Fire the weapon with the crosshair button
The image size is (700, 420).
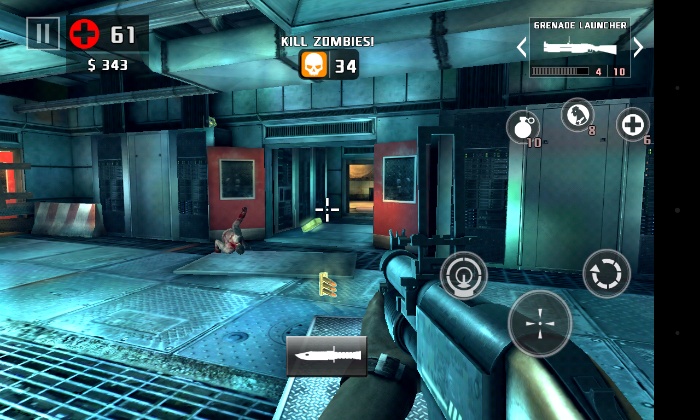[540, 323]
